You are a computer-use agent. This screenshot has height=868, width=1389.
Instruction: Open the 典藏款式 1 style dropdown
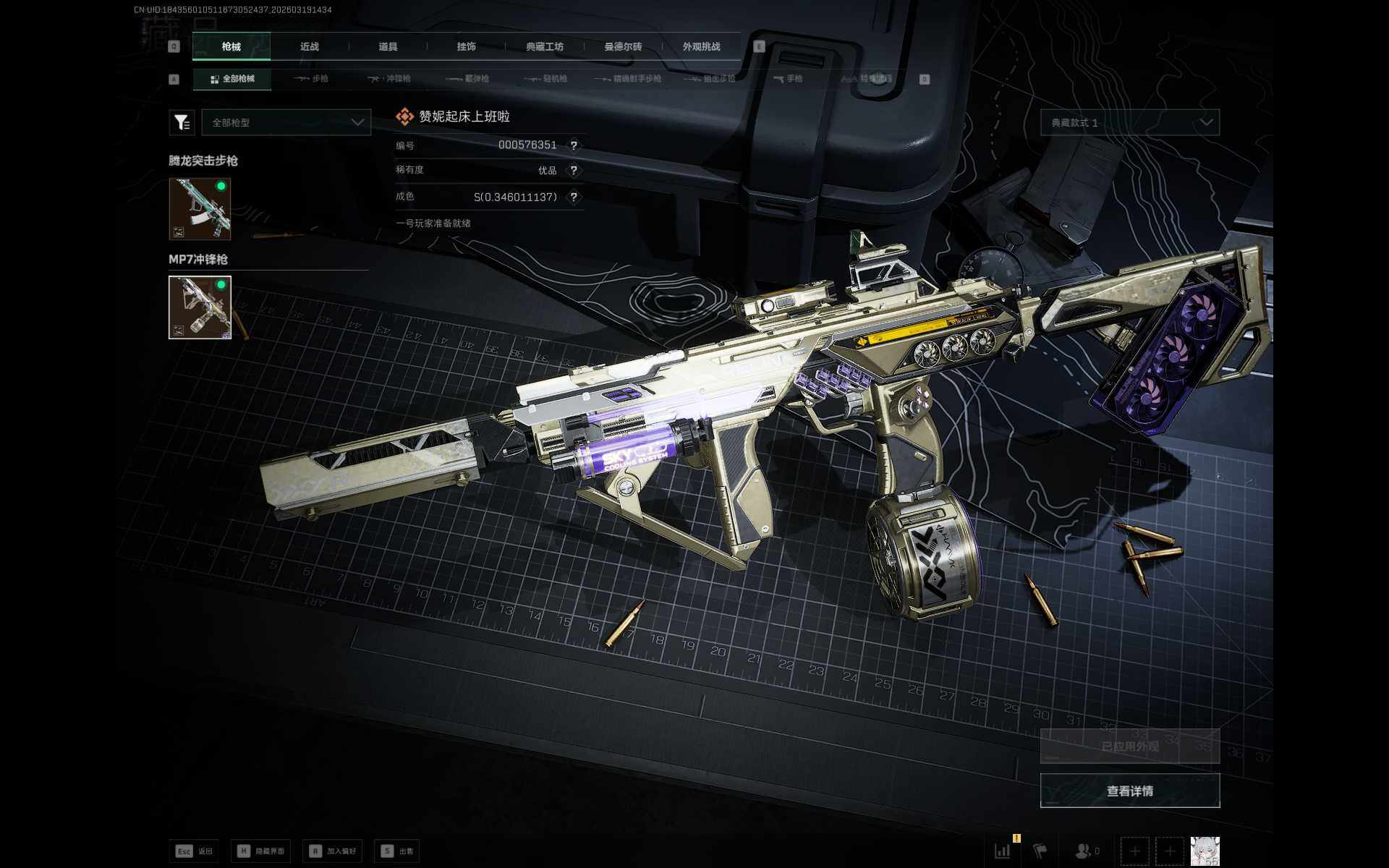pyautogui.click(x=1130, y=123)
